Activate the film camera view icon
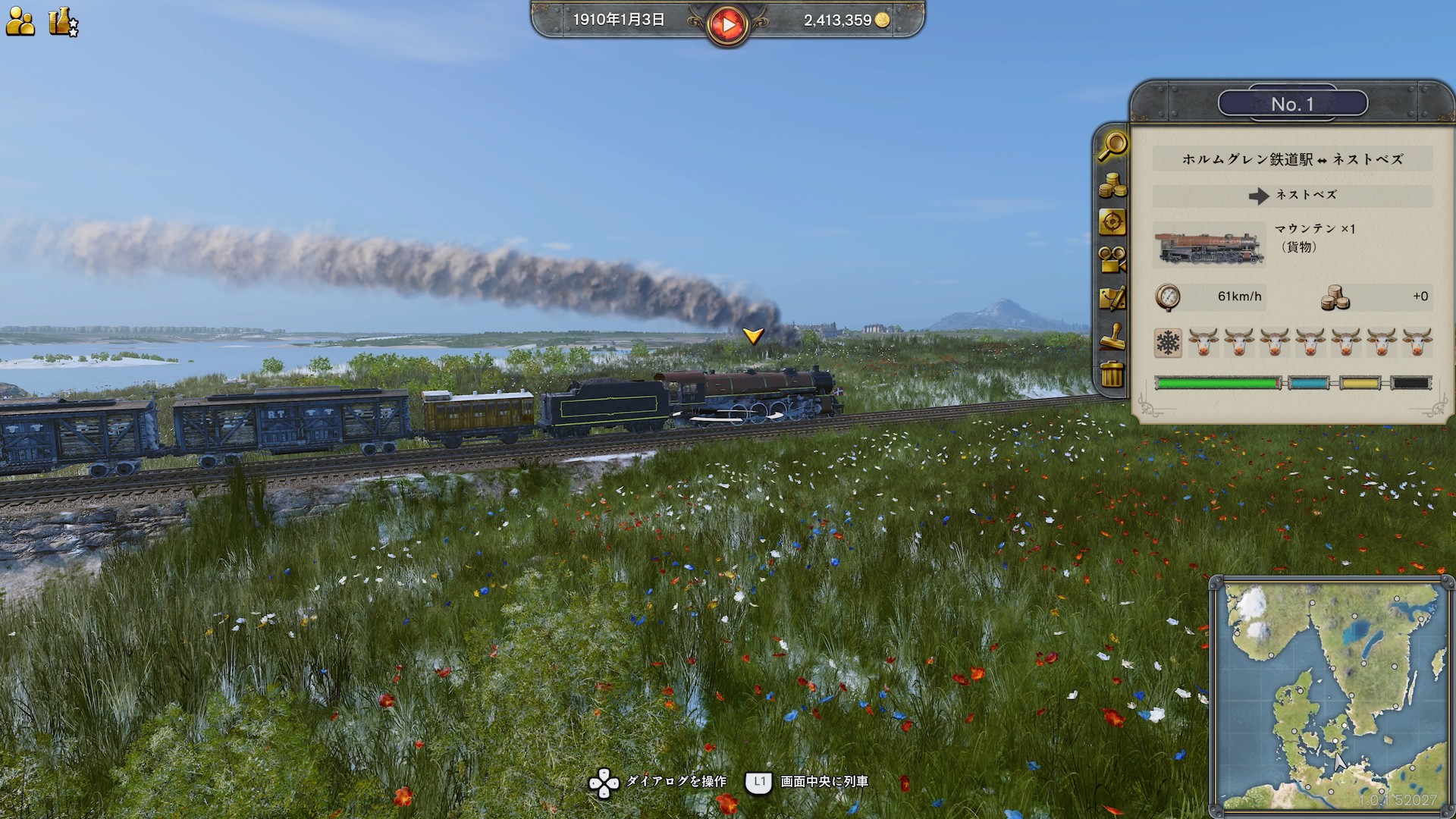Image resolution: width=1456 pixels, height=819 pixels. point(1112,260)
